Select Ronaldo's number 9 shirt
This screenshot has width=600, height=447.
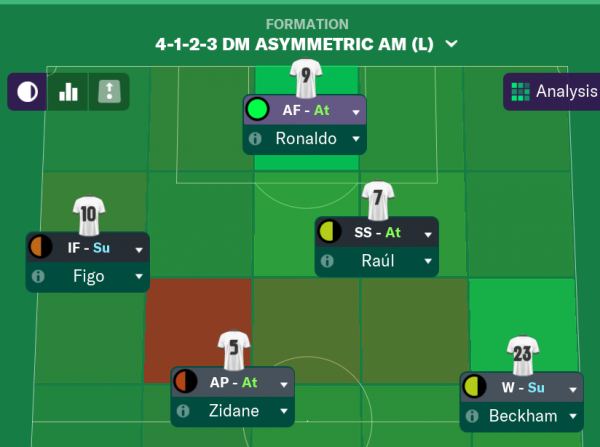tap(305, 76)
